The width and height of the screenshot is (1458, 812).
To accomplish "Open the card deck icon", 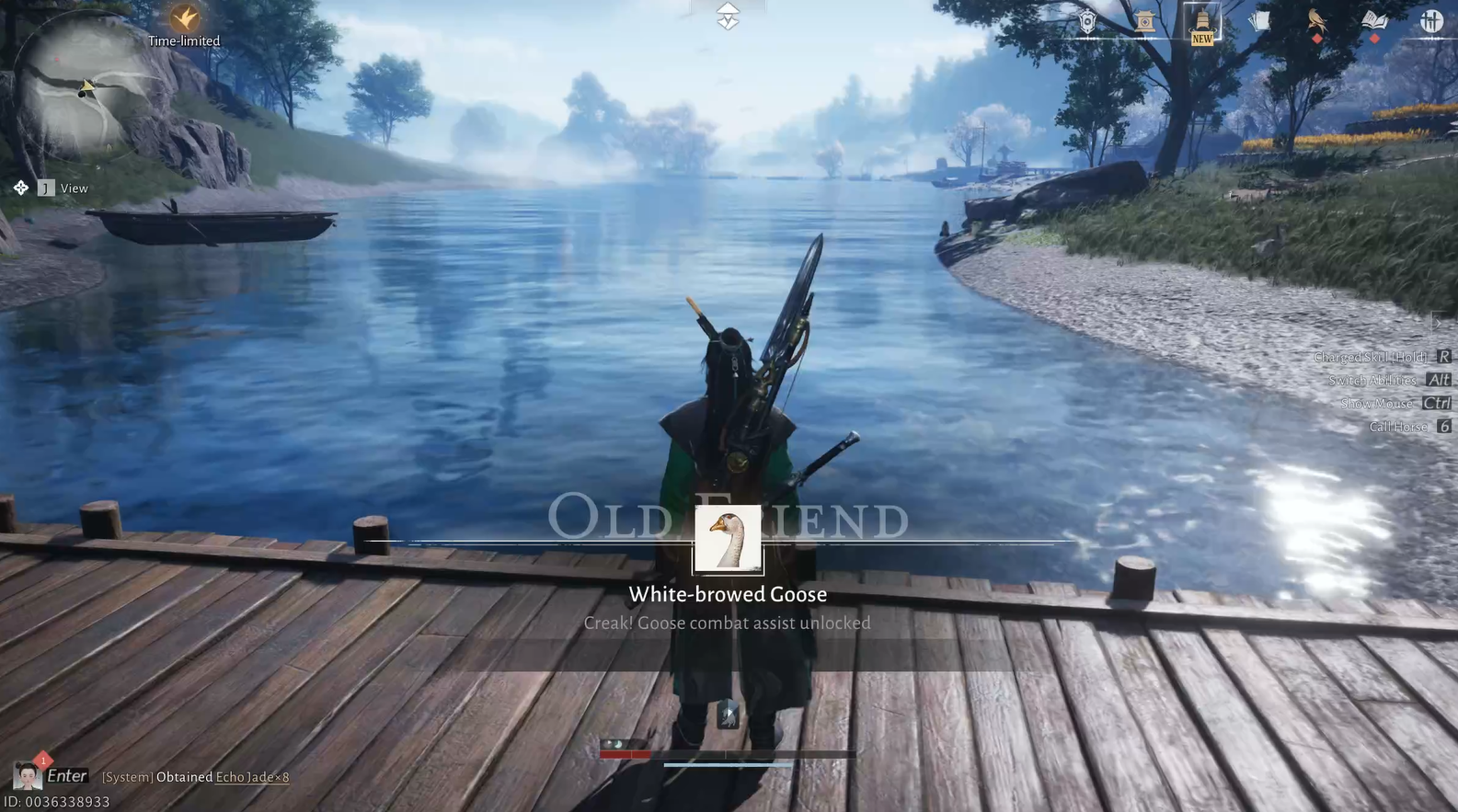I will [1260, 20].
